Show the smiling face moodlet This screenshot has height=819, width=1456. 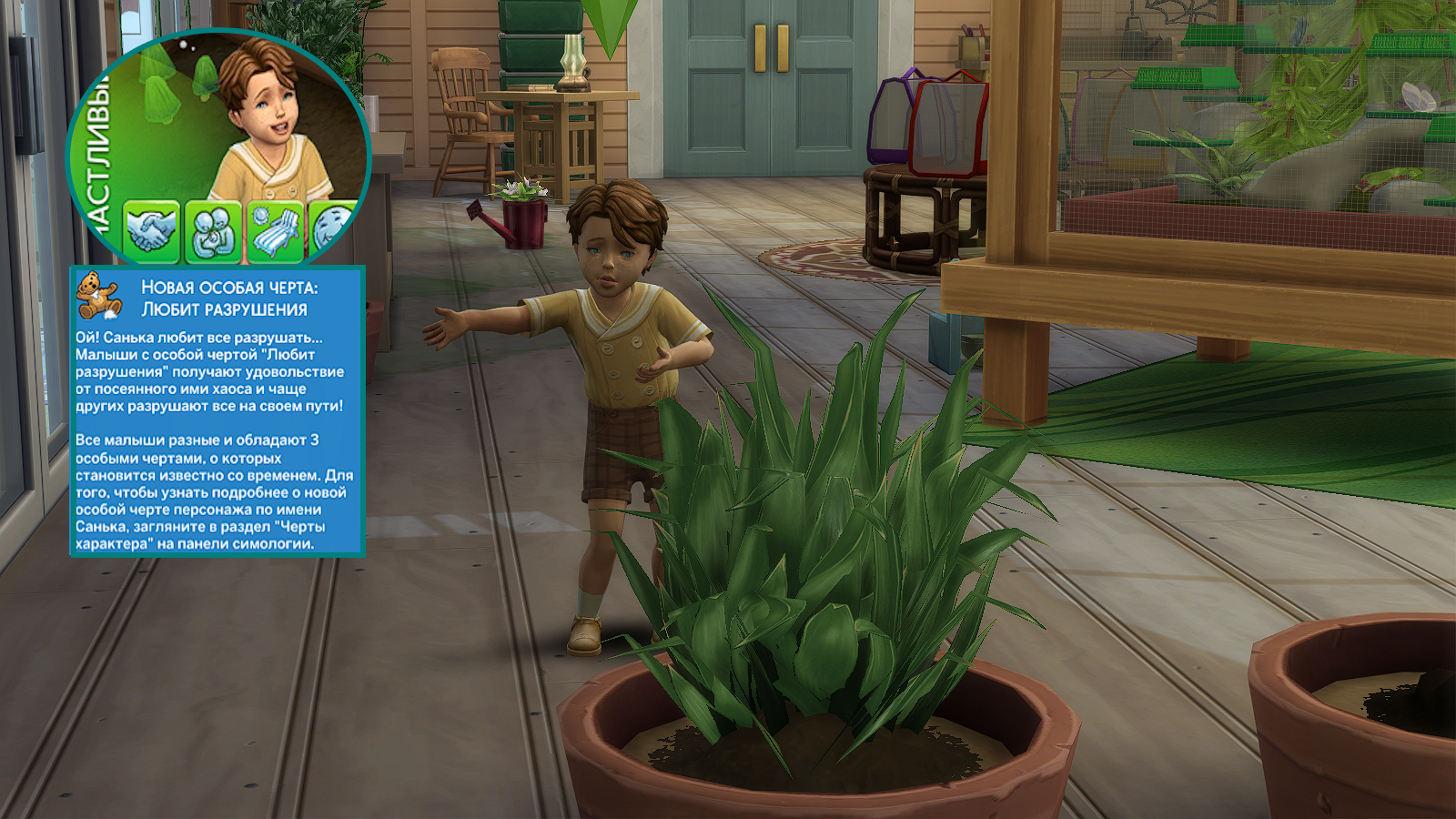coord(329,228)
